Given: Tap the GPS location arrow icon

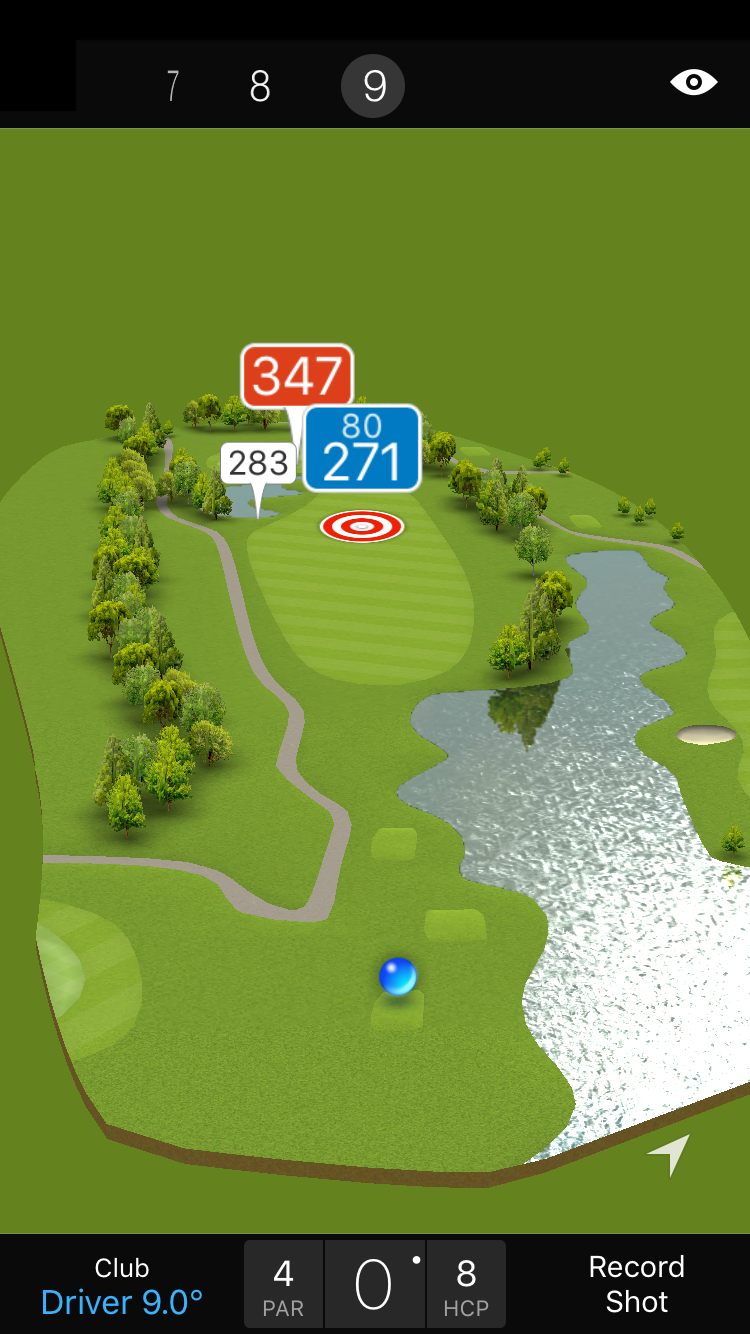Looking at the screenshot, I should point(669,1154).
